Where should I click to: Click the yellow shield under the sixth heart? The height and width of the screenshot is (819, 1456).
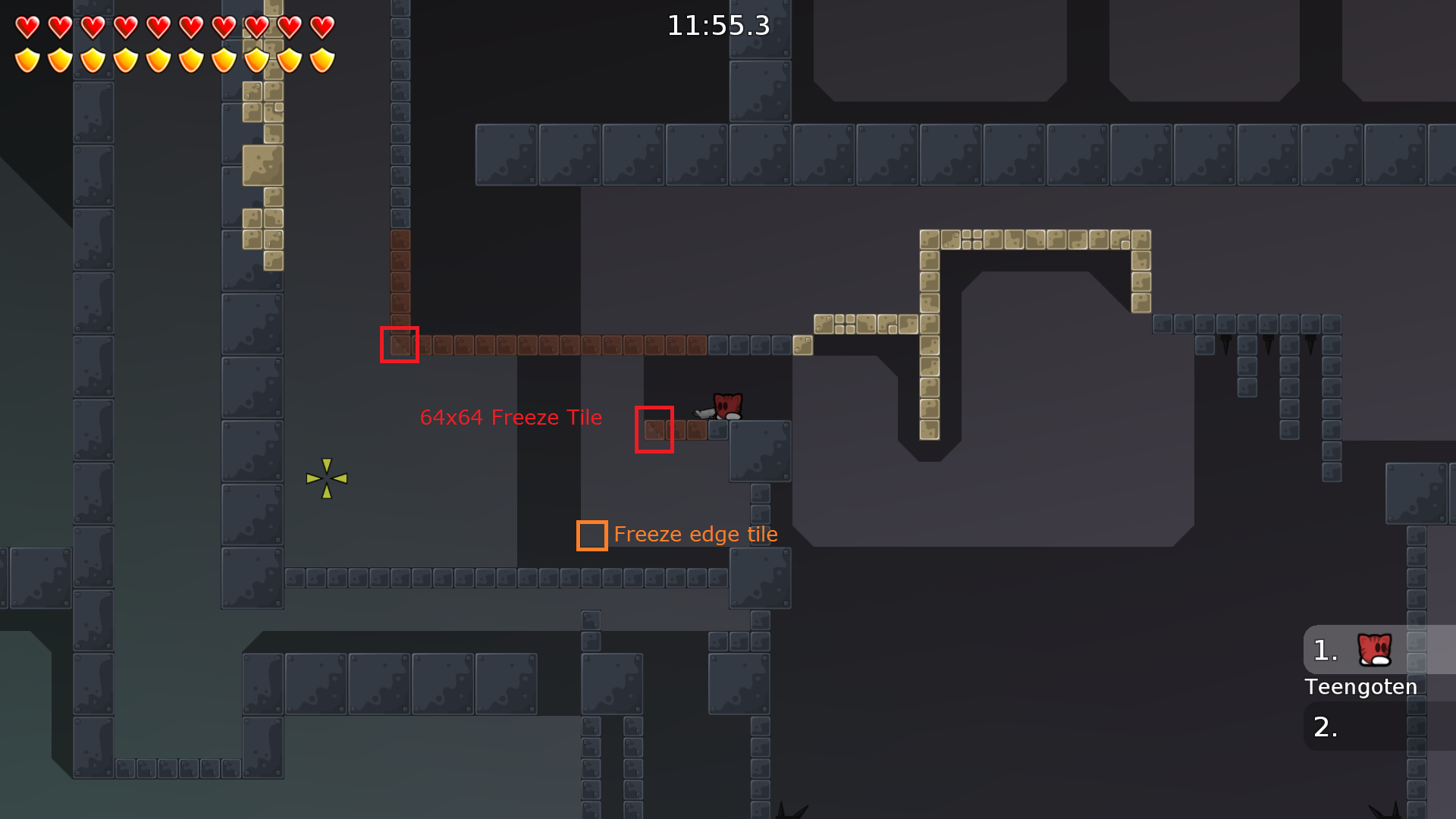point(190,58)
